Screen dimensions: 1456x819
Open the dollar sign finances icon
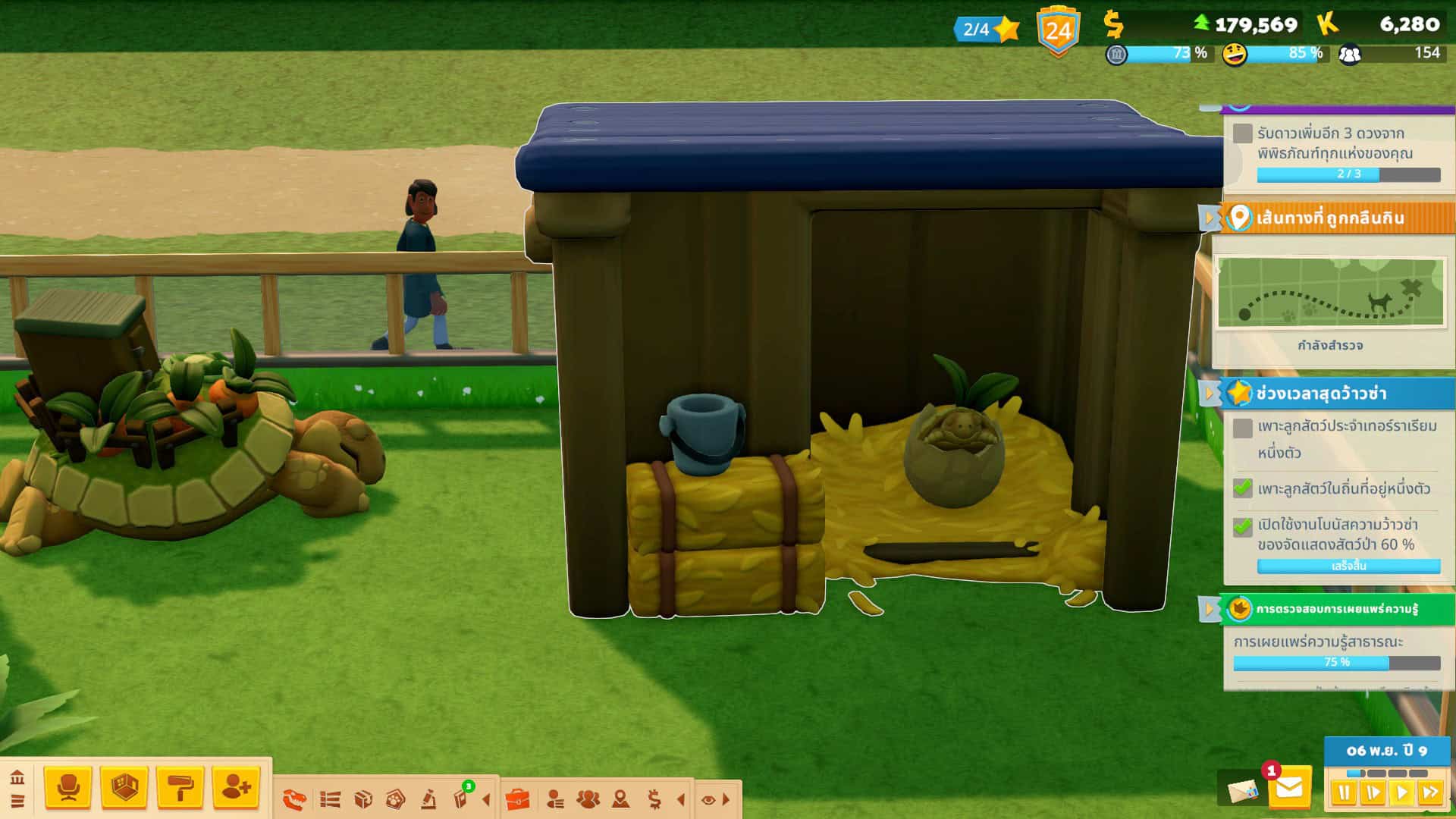[654, 799]
